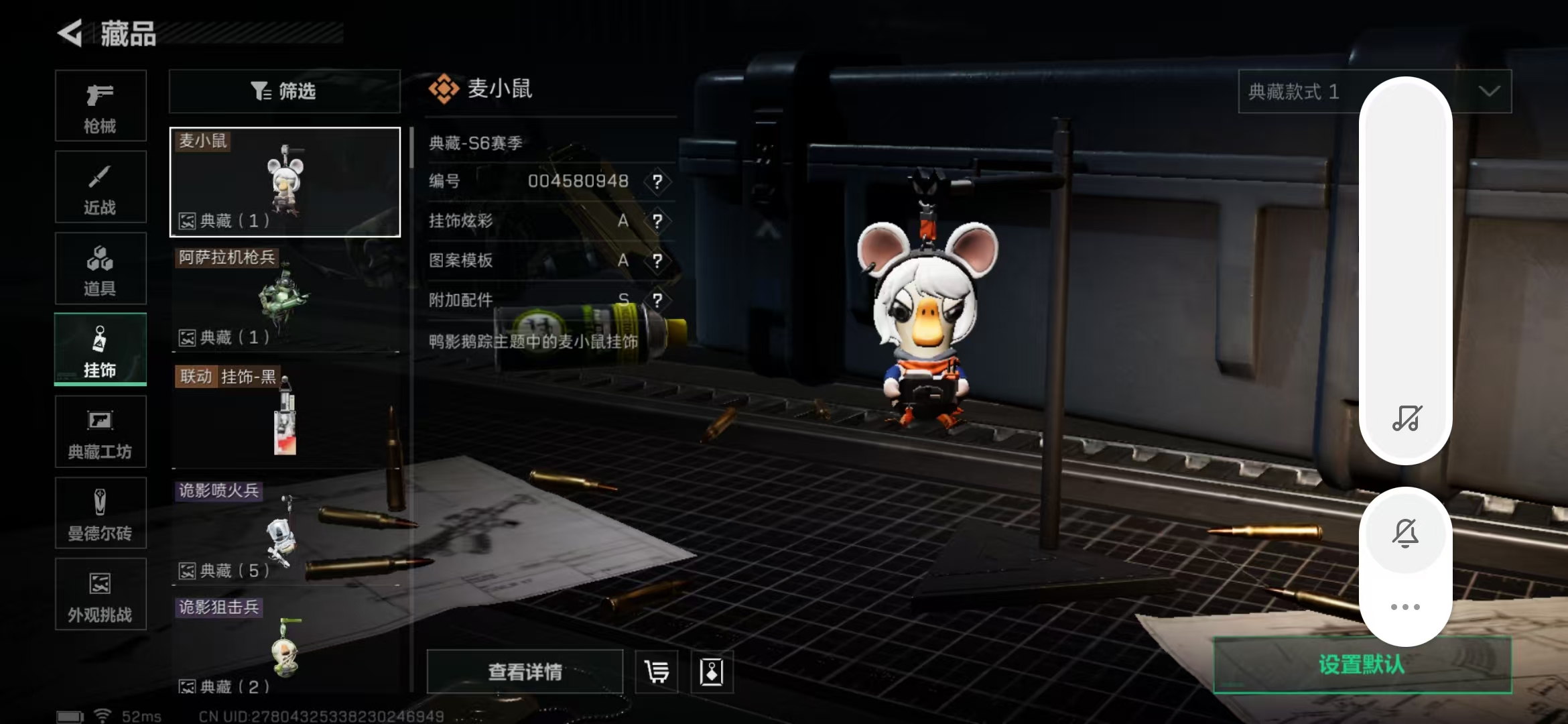Show help for the 编号 serial number
Viewport: 1568px width, 724px height.
657,181
